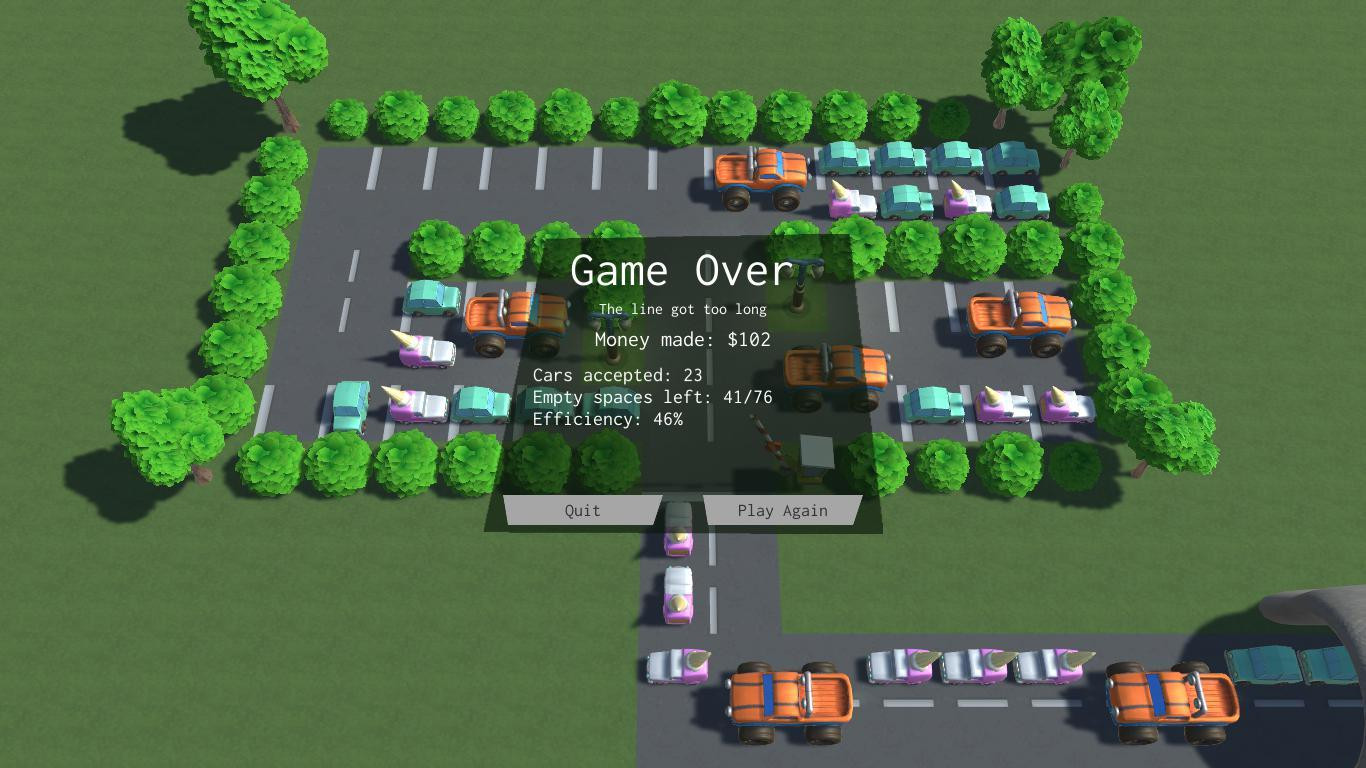
Task: Click the Play Again button
Action: [x=783, y=510]
